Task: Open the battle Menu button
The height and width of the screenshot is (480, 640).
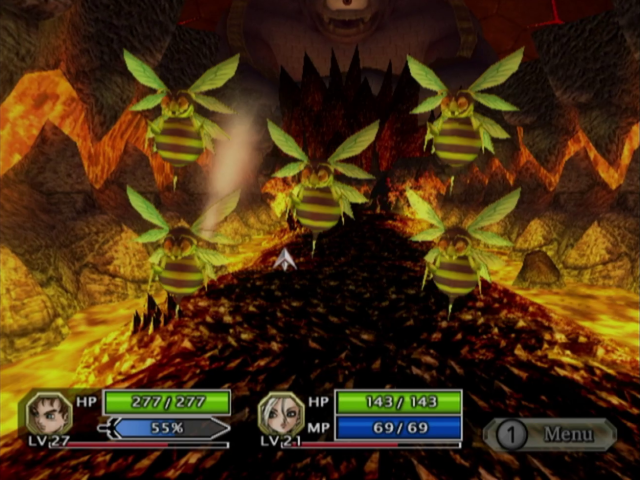Action: click(x=551, y=434)
